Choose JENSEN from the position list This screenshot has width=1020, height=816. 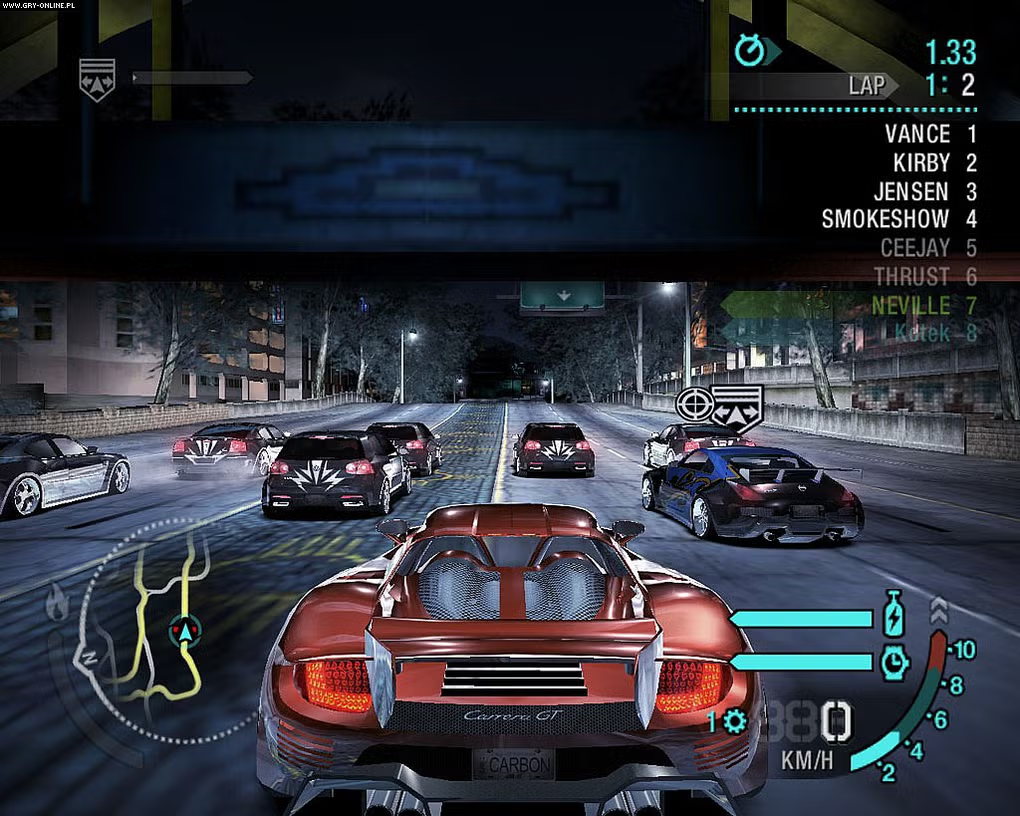pyautogui.click(x=911, y=190)
